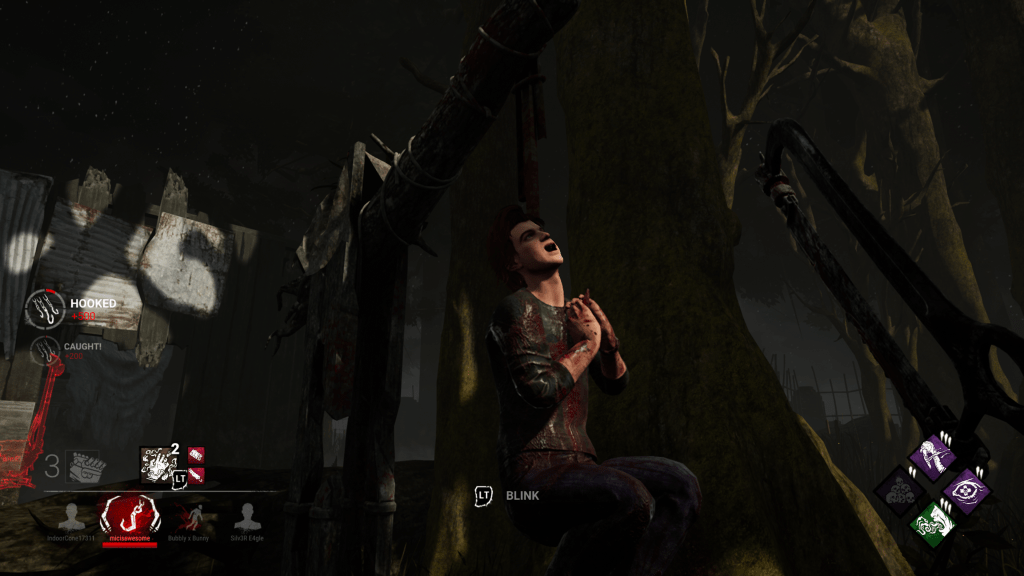Click the lower red add-on icon
The image size is (1024, 576).
[196, 474]
